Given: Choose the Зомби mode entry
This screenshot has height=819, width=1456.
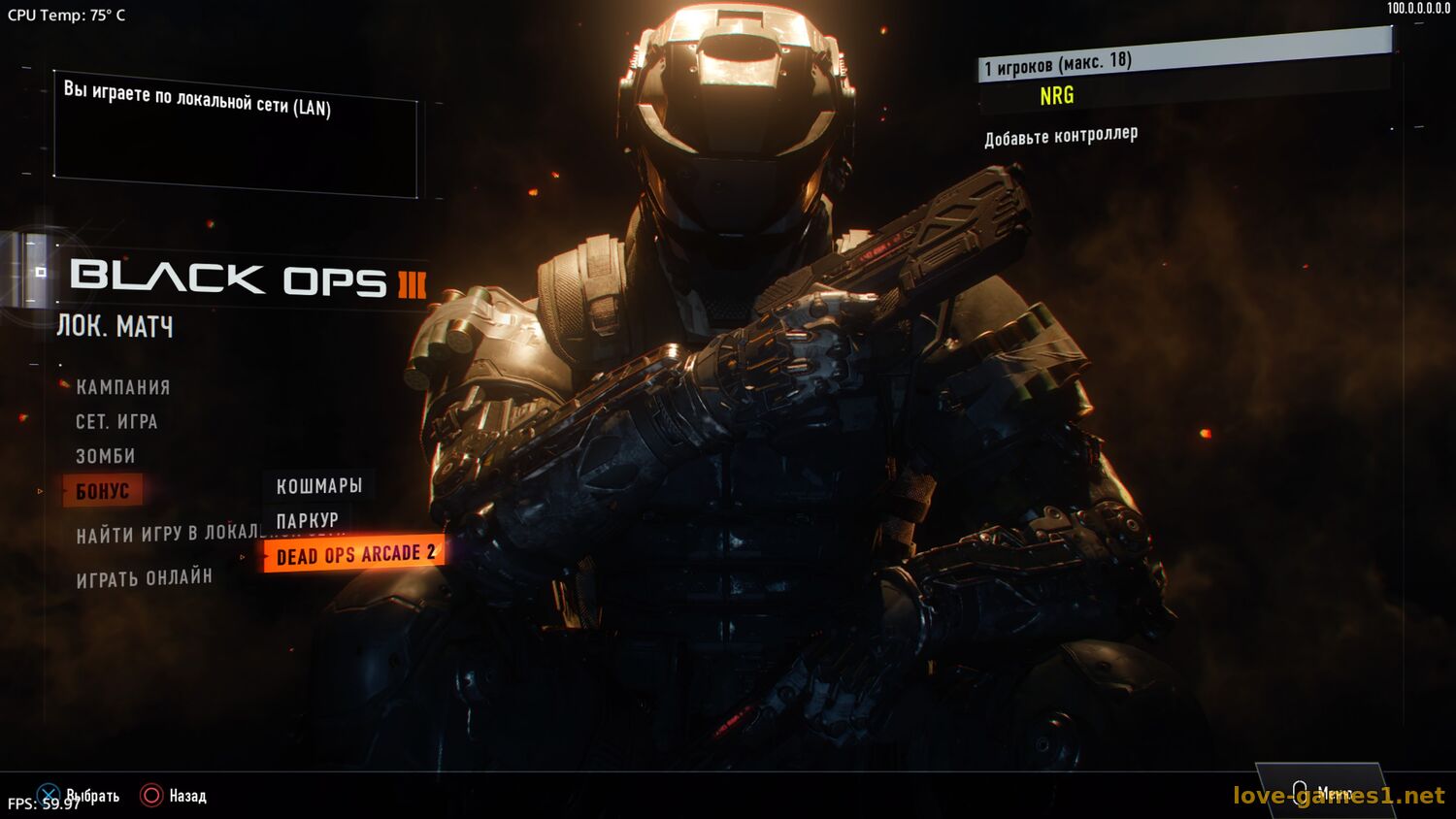Looking at the screenshot, I should tap(106, 456).
